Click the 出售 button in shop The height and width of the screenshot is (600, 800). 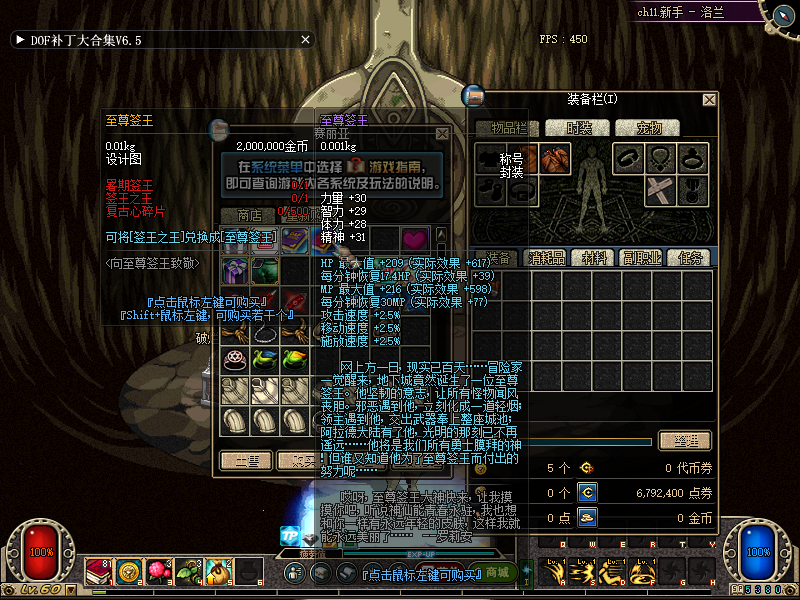246,461
